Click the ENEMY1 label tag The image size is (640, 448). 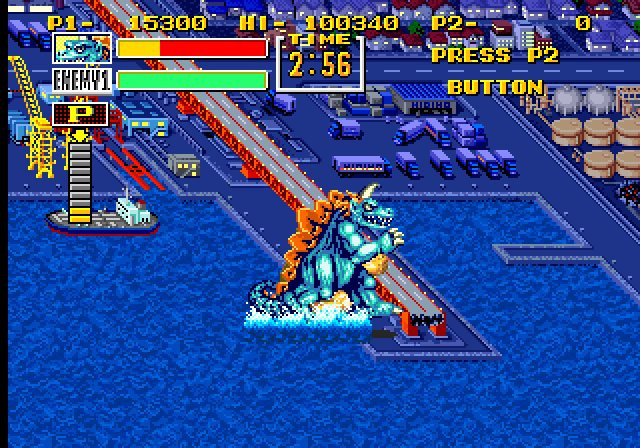[82, 80]
